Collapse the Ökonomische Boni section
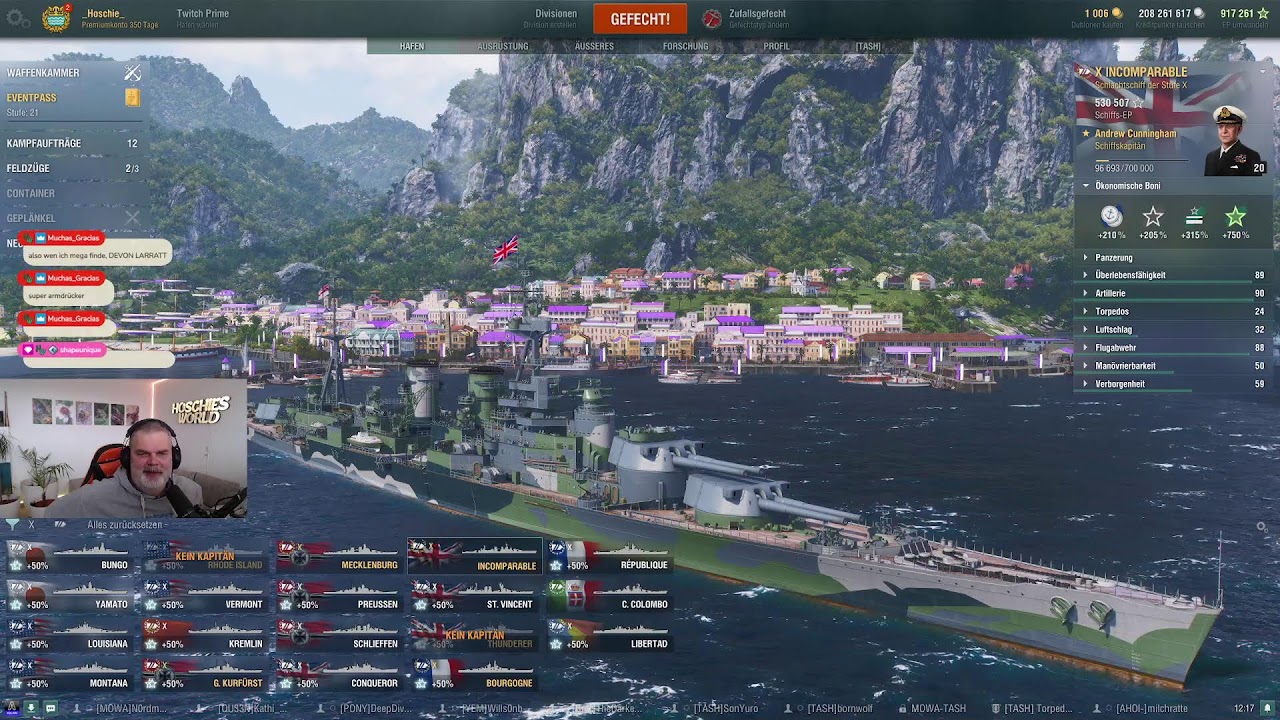 point(1127,186)
